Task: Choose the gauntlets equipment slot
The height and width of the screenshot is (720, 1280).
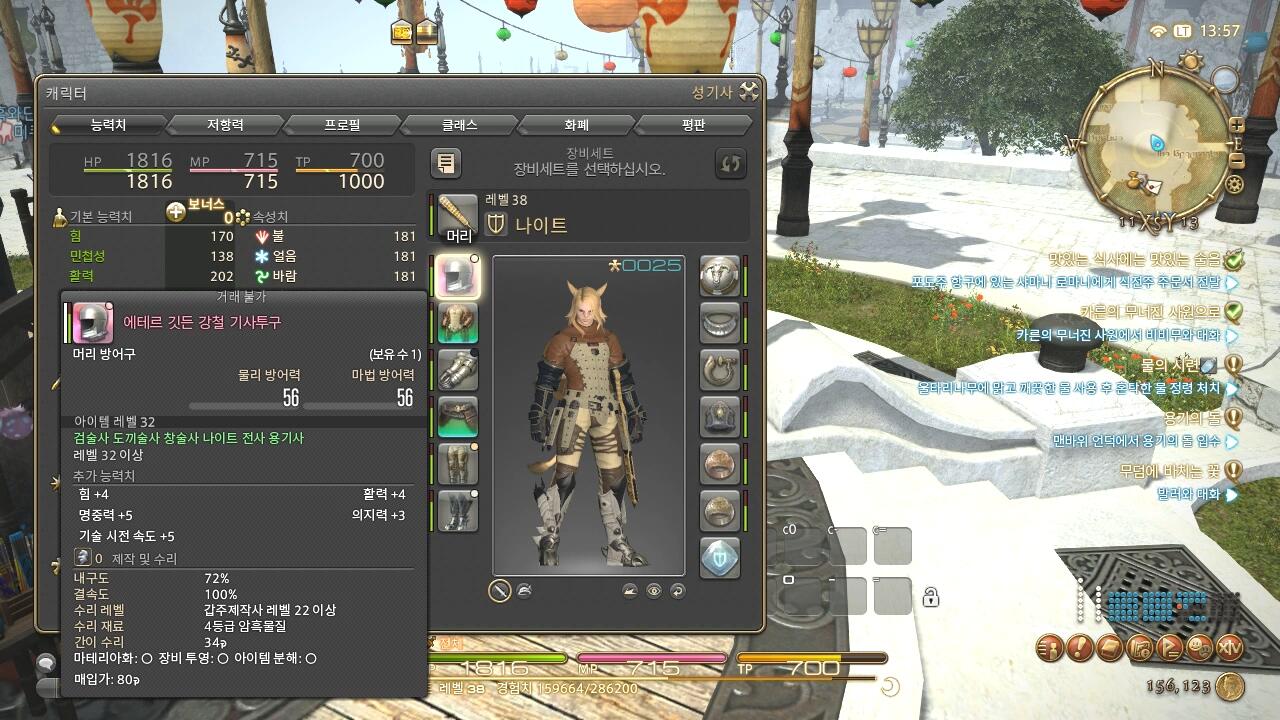Action: click(458, 370)
